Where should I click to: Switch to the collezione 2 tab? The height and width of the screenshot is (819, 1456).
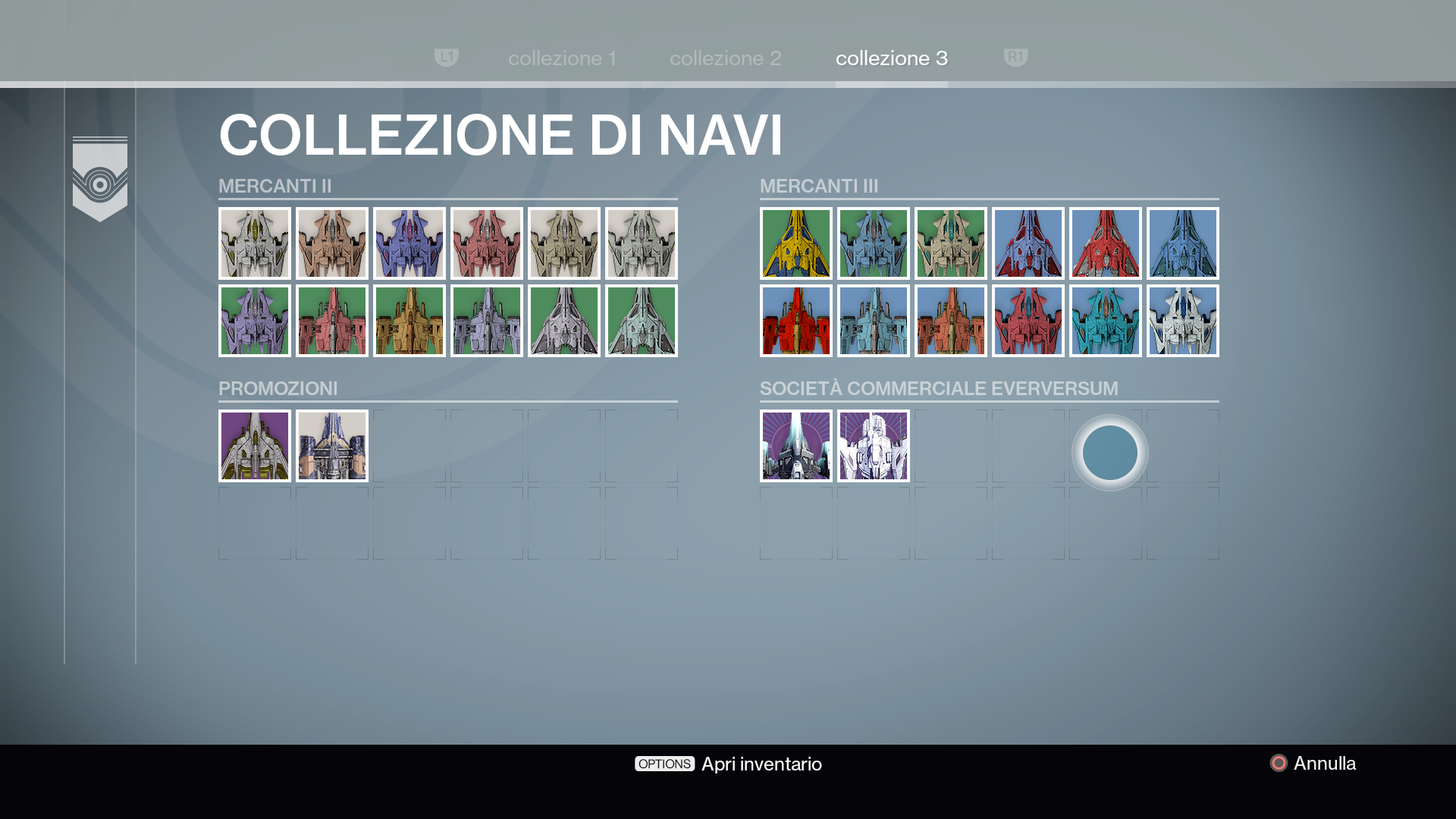[x=725, y=58]
